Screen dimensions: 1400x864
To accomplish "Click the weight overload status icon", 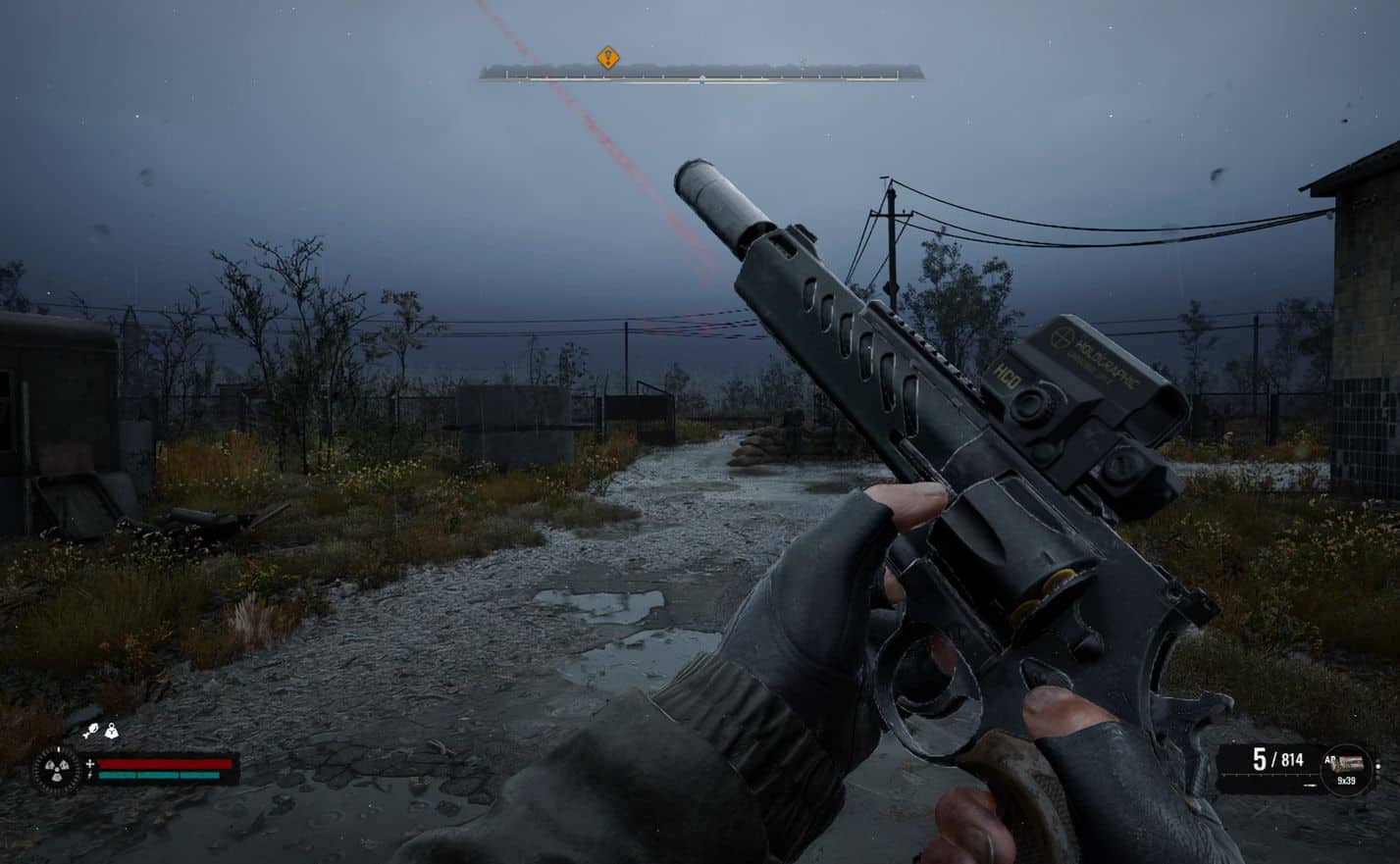I will pos(112,730).
